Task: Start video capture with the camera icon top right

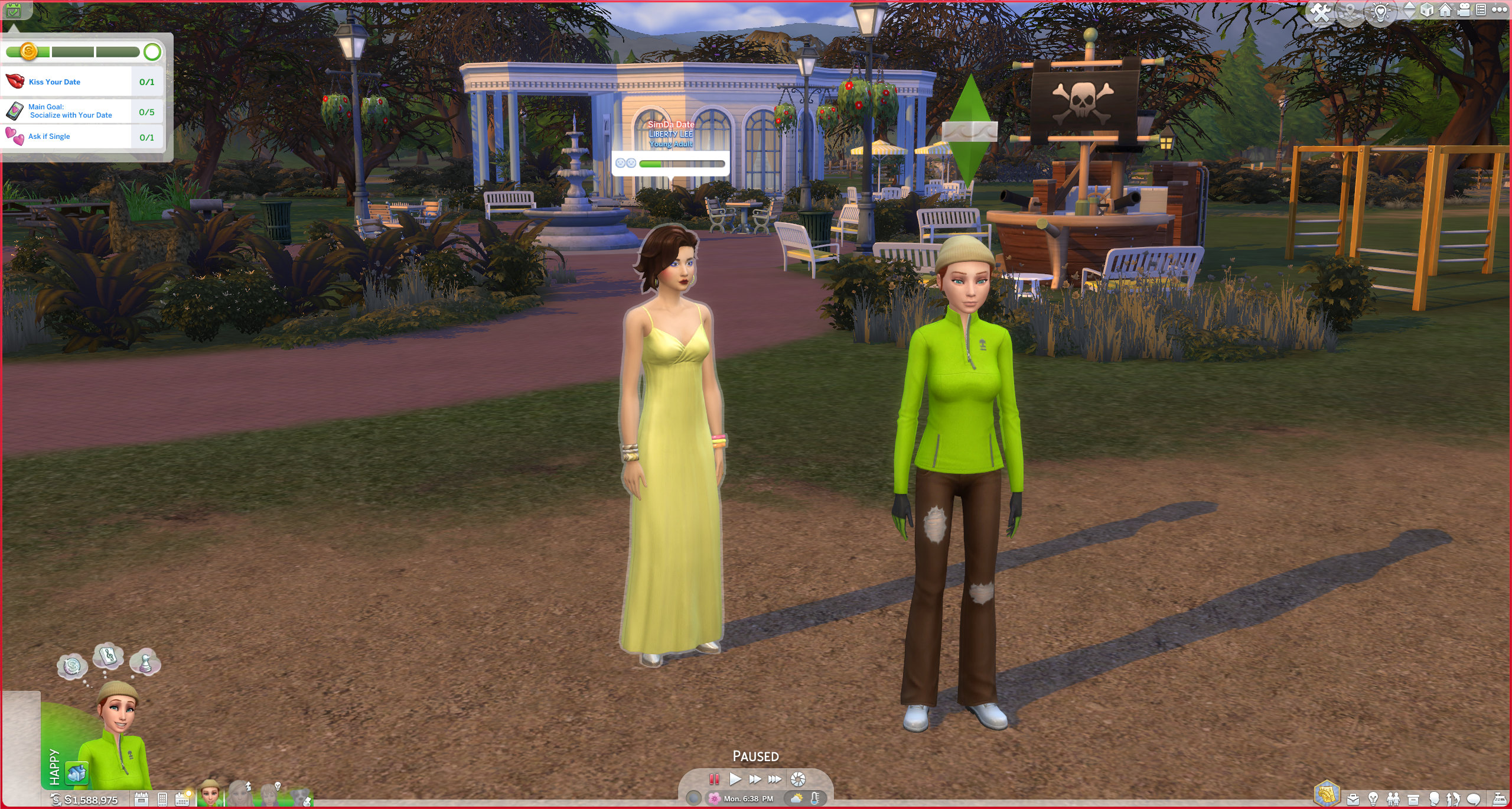Action: pos(1464,10)
